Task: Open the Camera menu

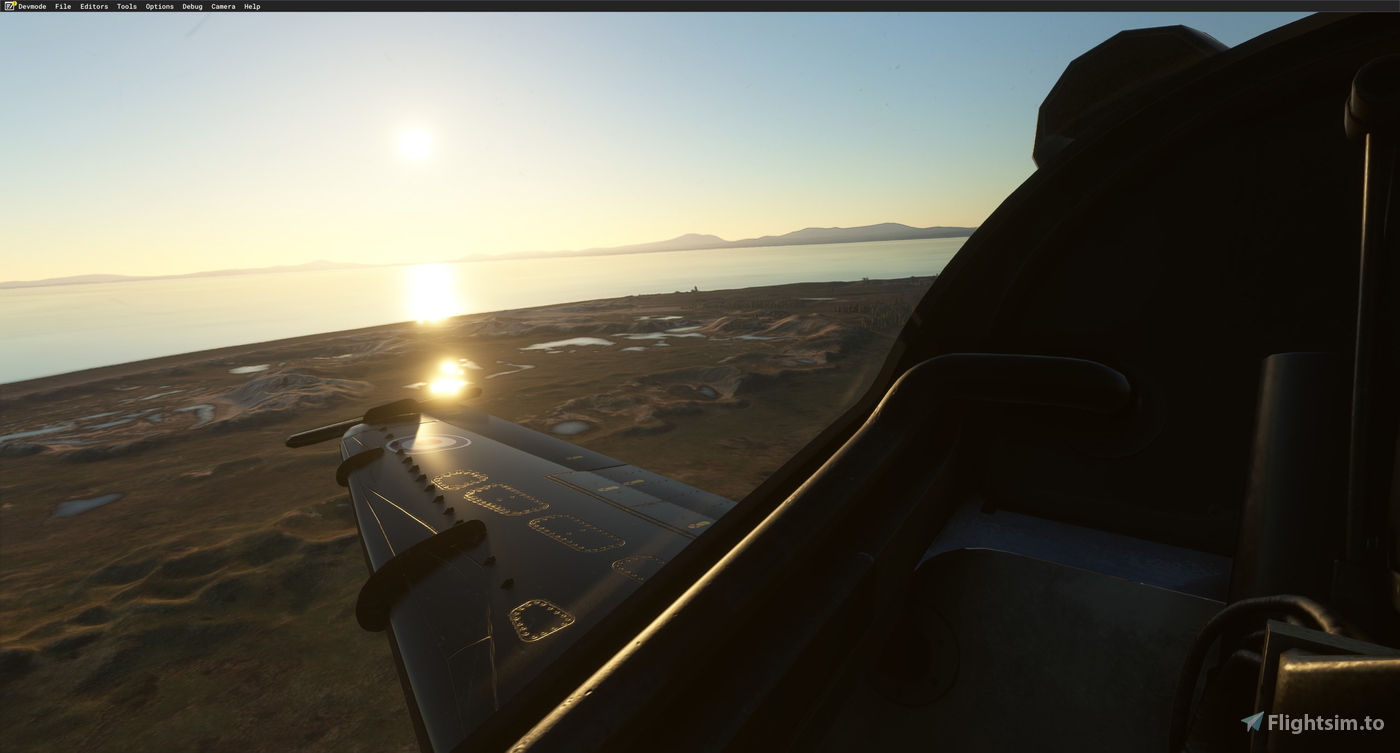Action: pyautogui.click(x=222, y=6)
